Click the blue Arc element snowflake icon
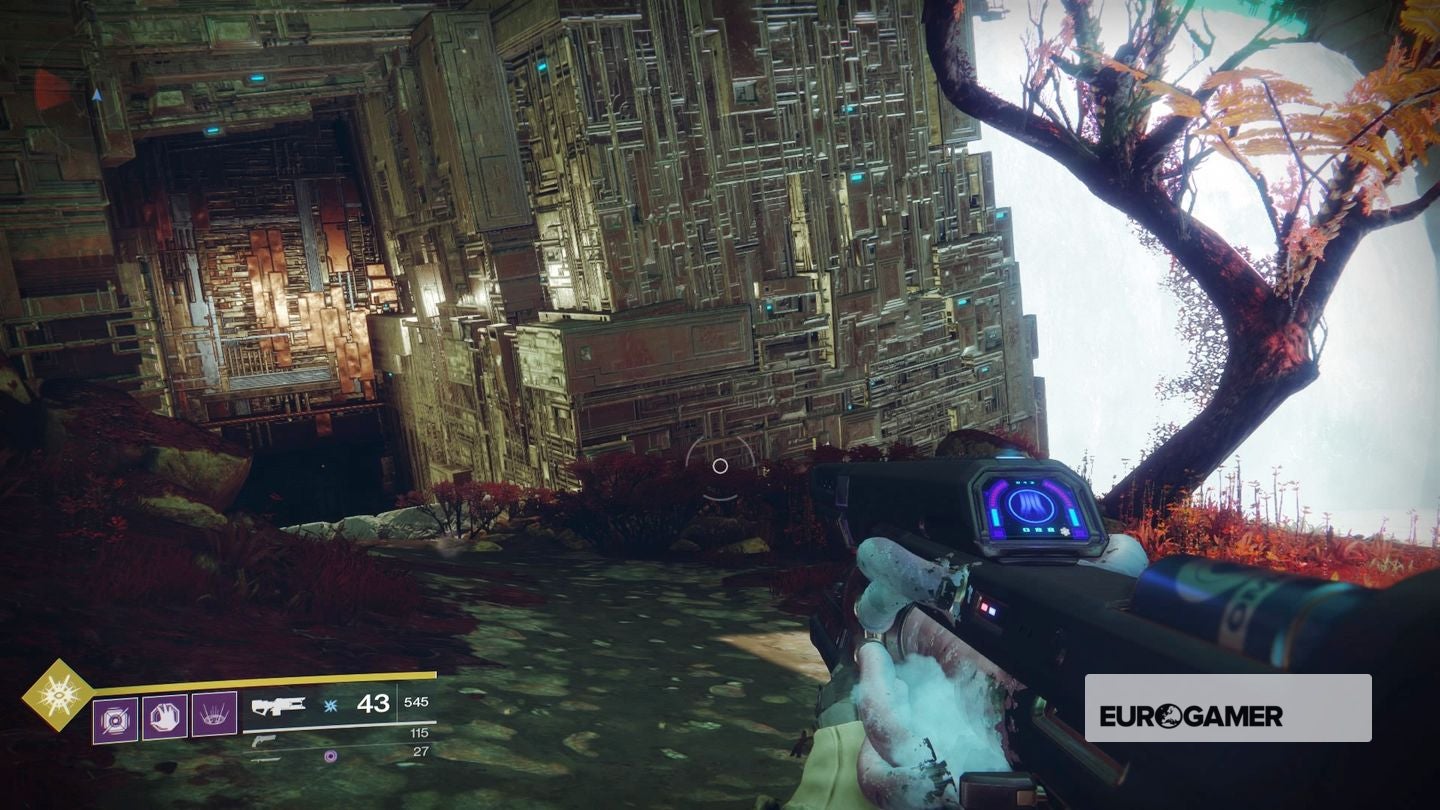The image size is (1440, 810). [x=329, y=706]
